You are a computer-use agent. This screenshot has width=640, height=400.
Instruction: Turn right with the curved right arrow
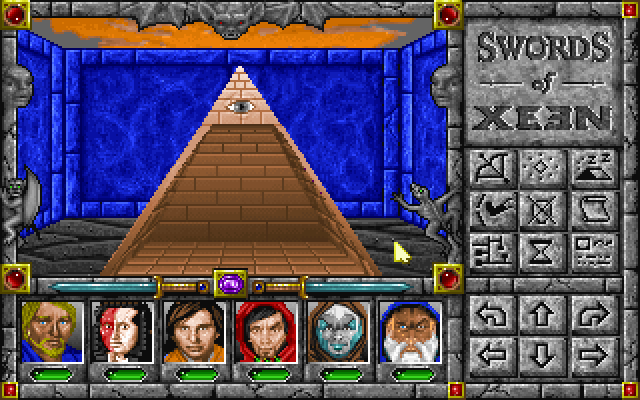click(590, 315)
